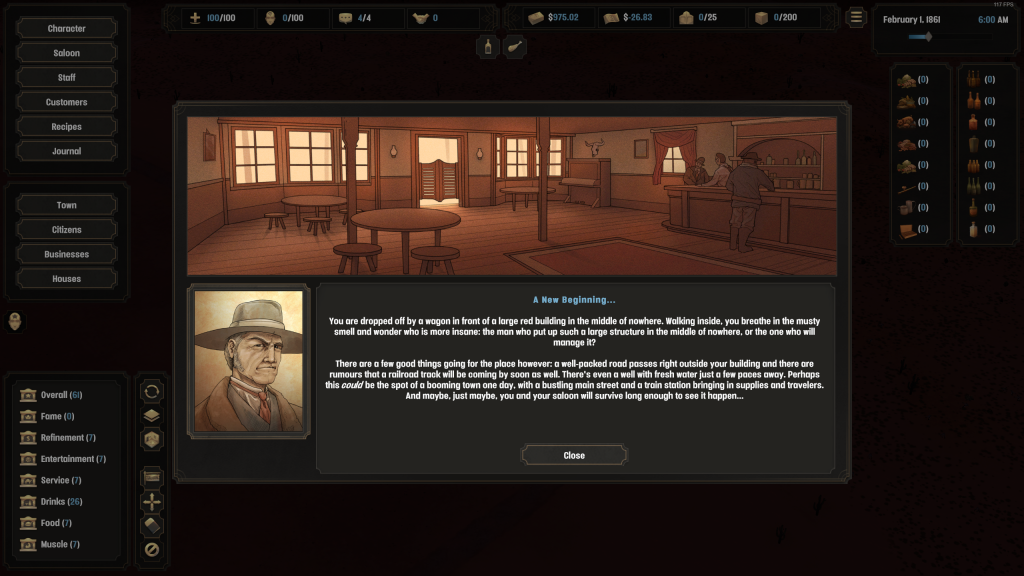Open the hamburger menu button
Image resolution: width=1024 pixels, height=576 pixels.
856,17
